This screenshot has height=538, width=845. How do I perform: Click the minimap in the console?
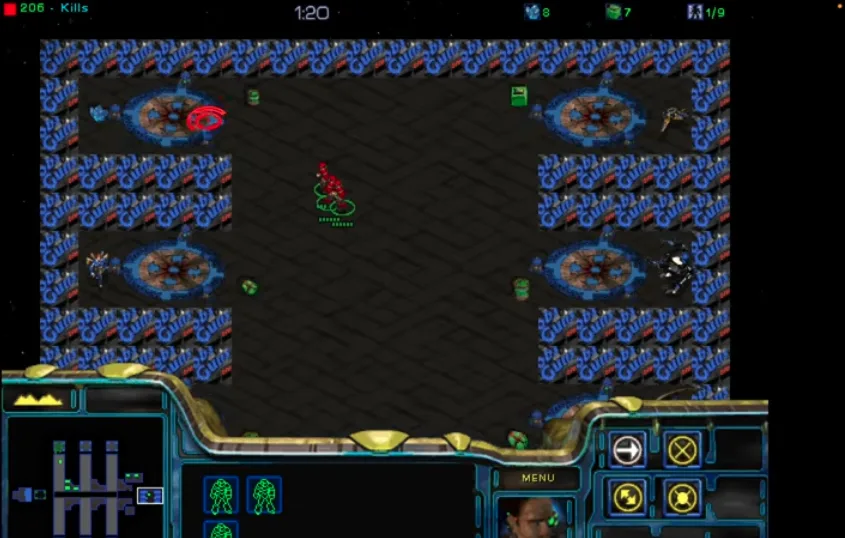pyautogui.click(x=85, y=478)
